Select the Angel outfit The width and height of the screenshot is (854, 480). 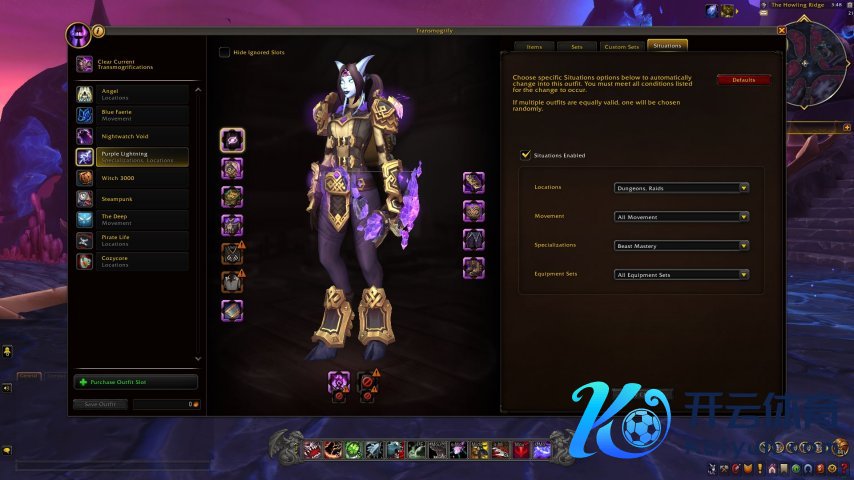[132, 94]
